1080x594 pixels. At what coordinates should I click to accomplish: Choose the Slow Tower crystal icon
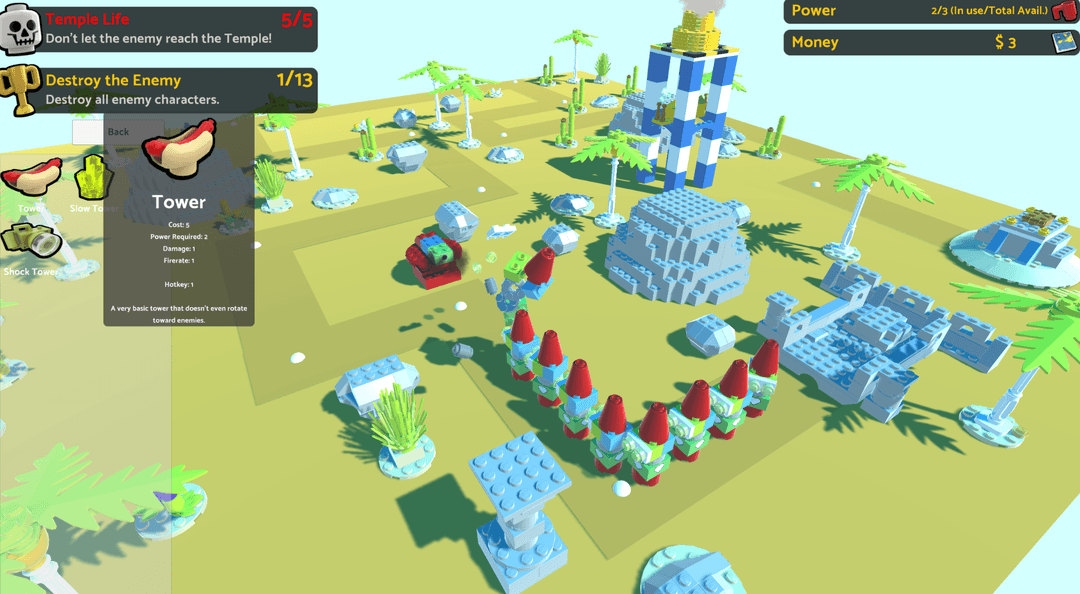pos(92,178)
